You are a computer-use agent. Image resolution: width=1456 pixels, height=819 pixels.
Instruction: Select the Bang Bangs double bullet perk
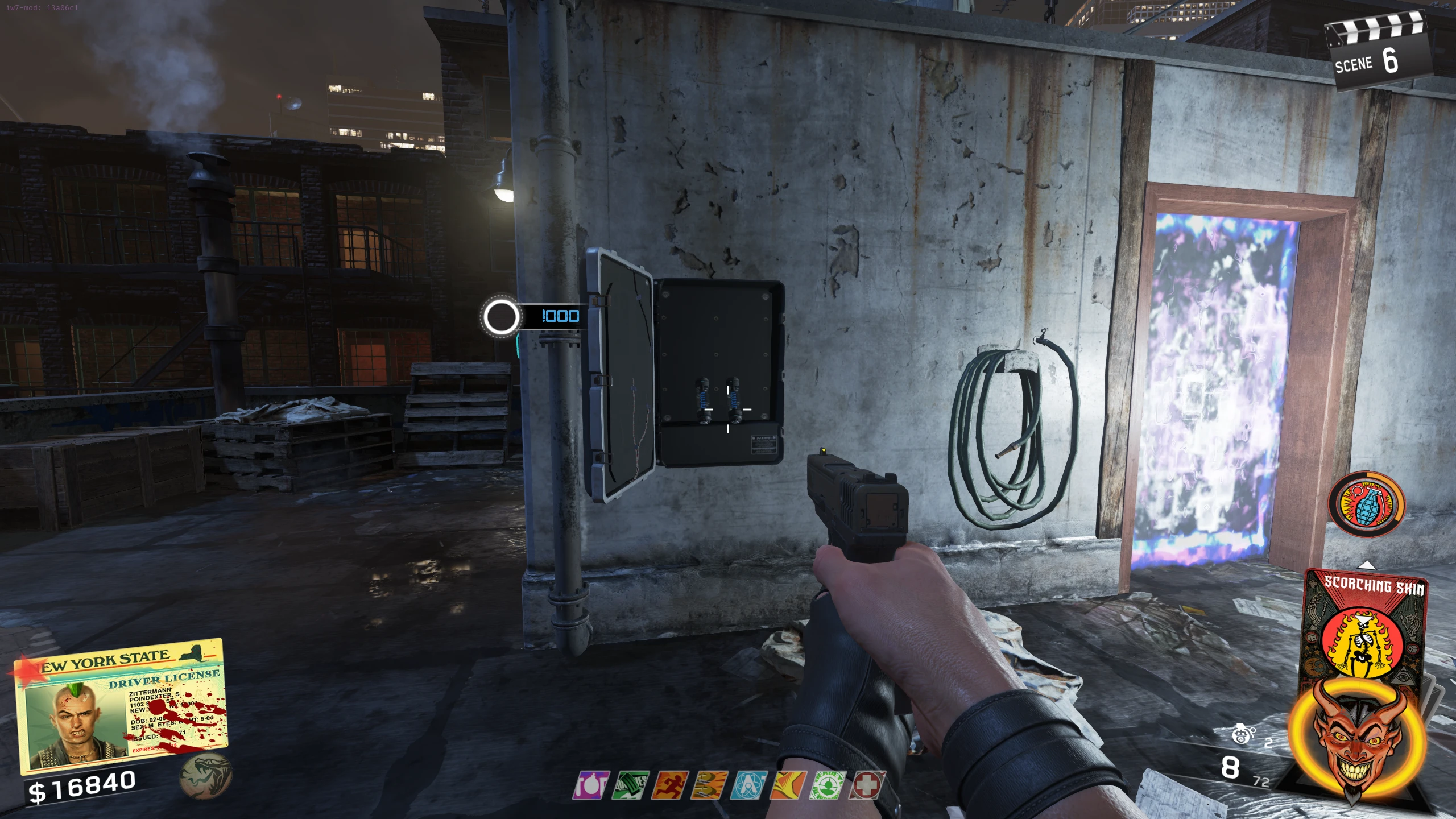(x=709, y=785)
